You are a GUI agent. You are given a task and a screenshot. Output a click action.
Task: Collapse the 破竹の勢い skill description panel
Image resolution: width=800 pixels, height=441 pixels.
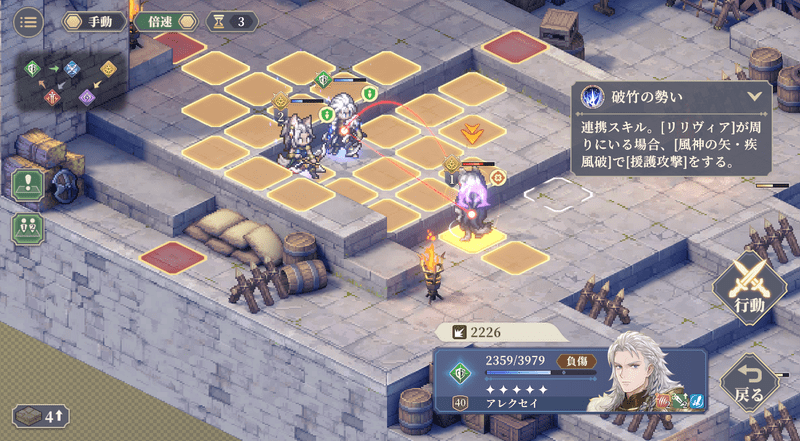[x=754, y=97]
